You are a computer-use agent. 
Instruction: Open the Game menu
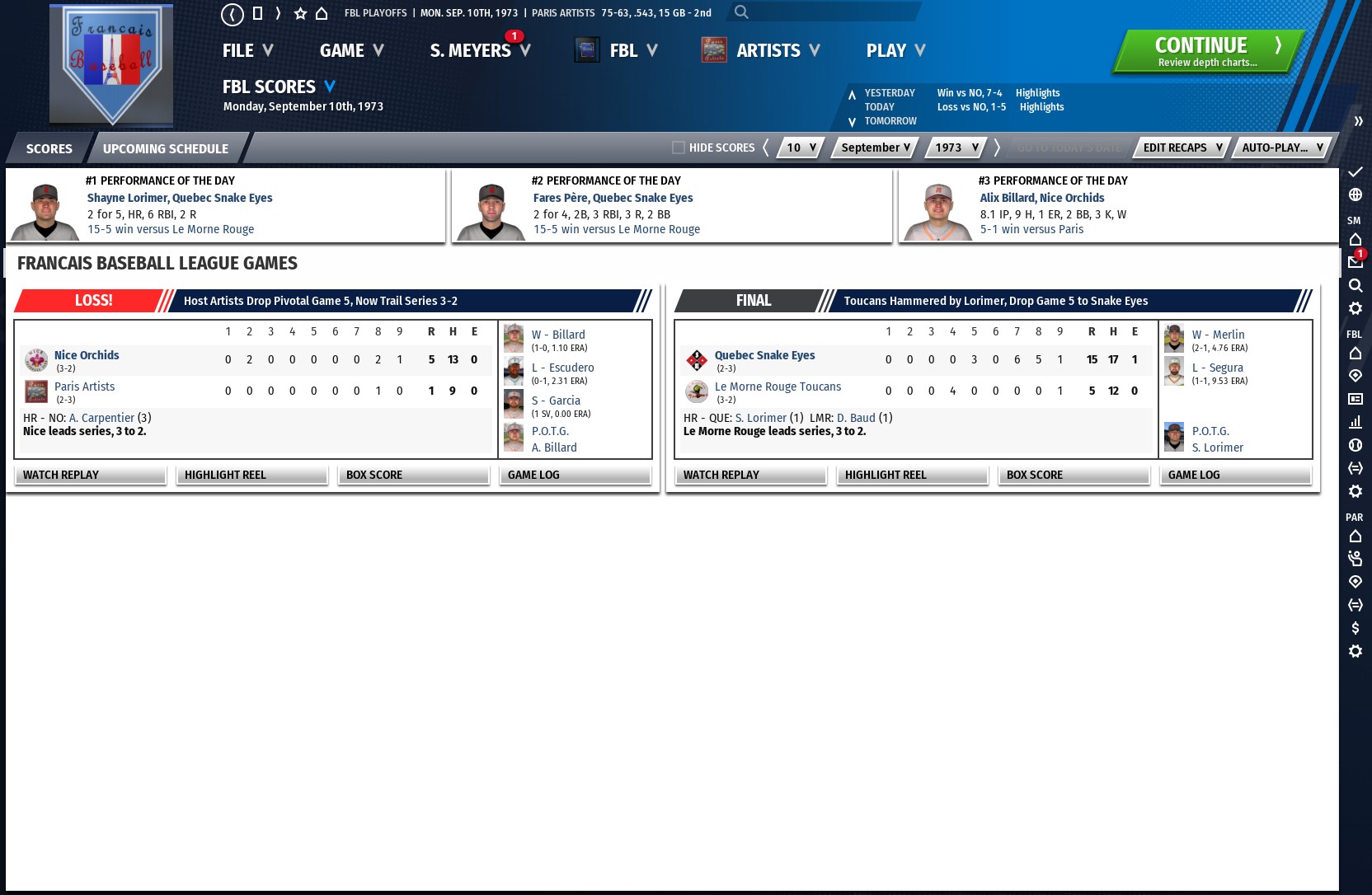[x=351, y=51]
